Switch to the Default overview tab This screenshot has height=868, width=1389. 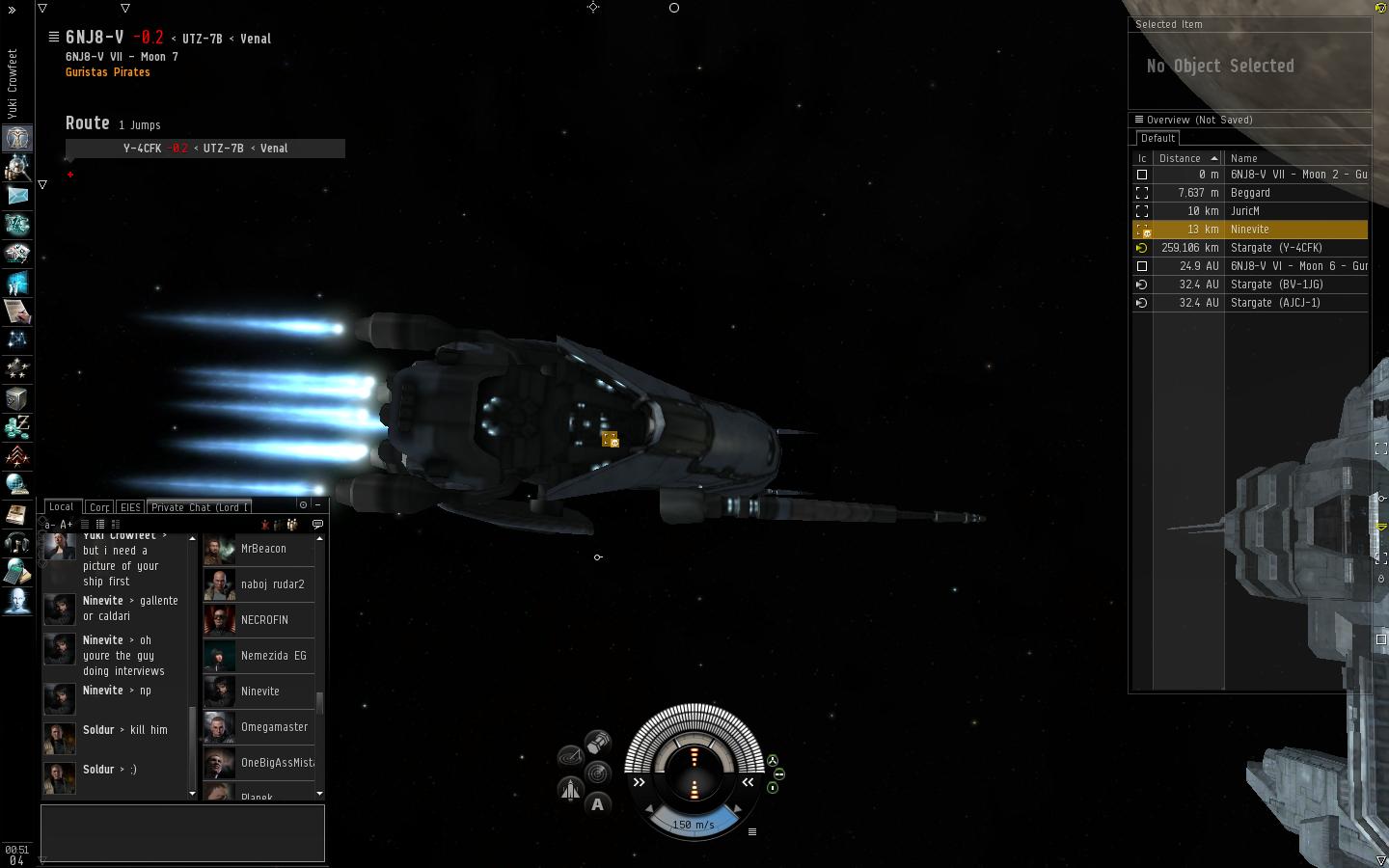[x=1157, y=138]
